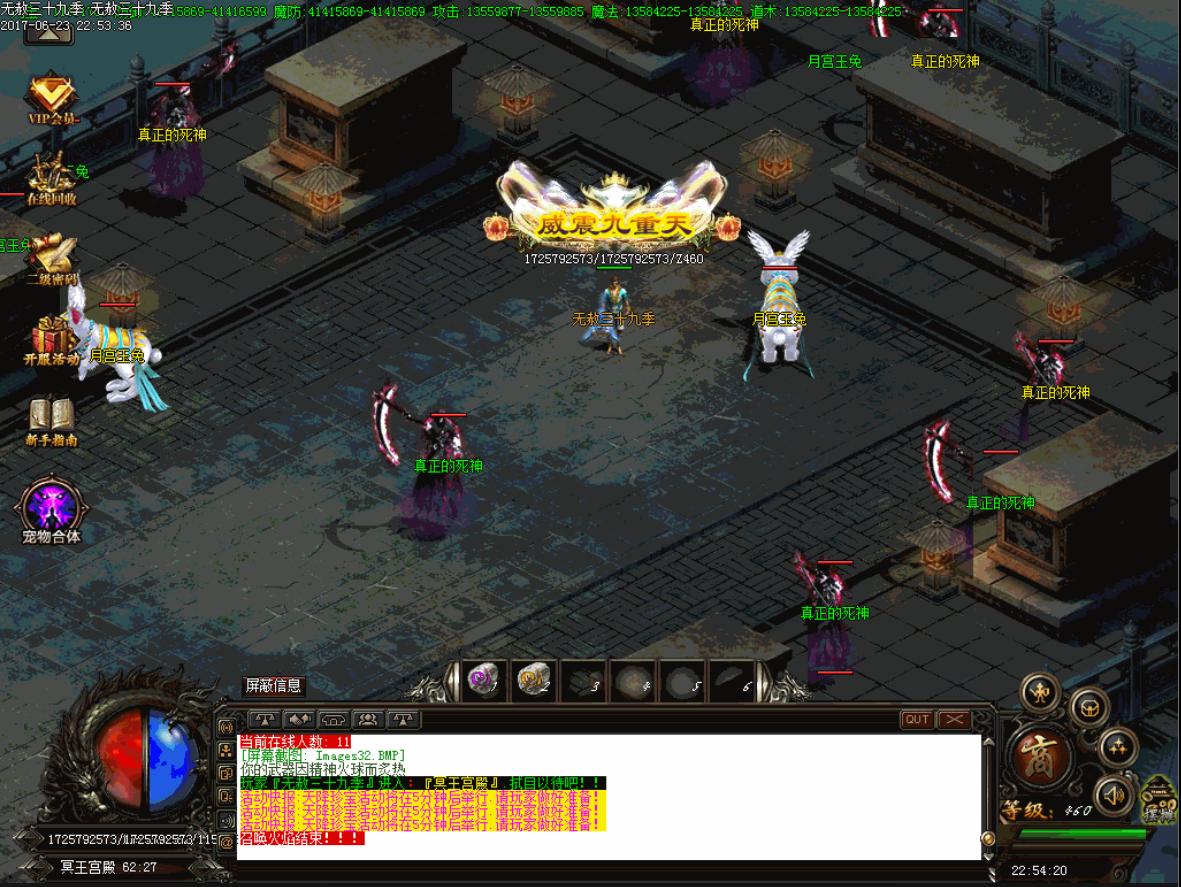Click the 屏蔽信息 block messages button

click(274, 685)
